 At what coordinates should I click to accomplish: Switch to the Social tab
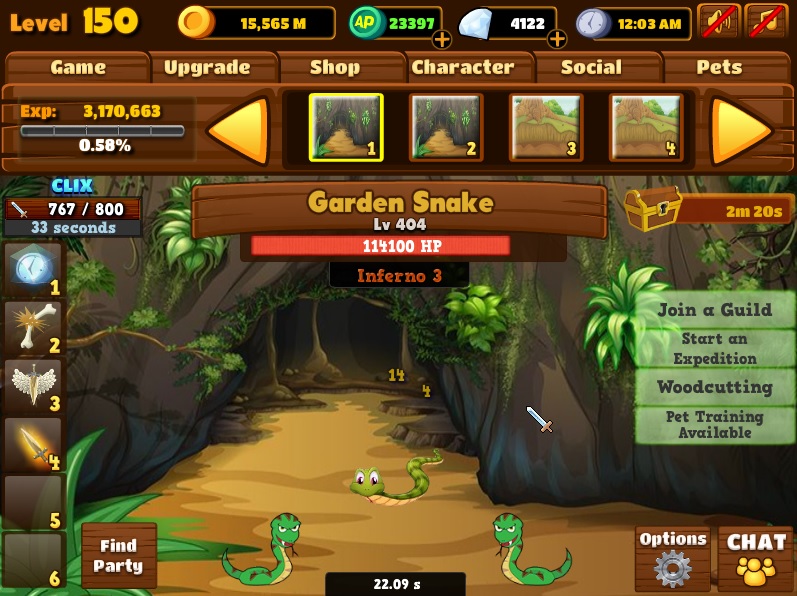(x=591, y=68)
